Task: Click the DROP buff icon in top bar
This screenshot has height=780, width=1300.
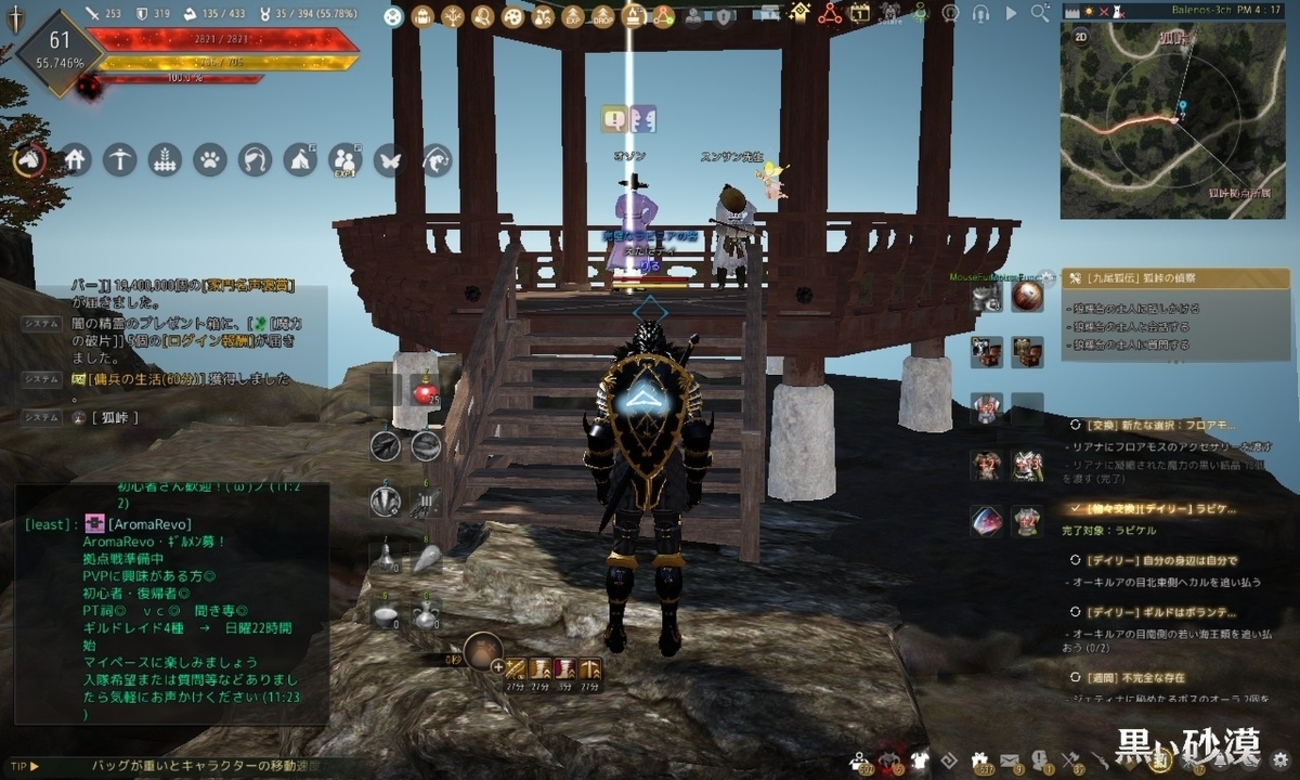Action: click(x=603, y=16)
